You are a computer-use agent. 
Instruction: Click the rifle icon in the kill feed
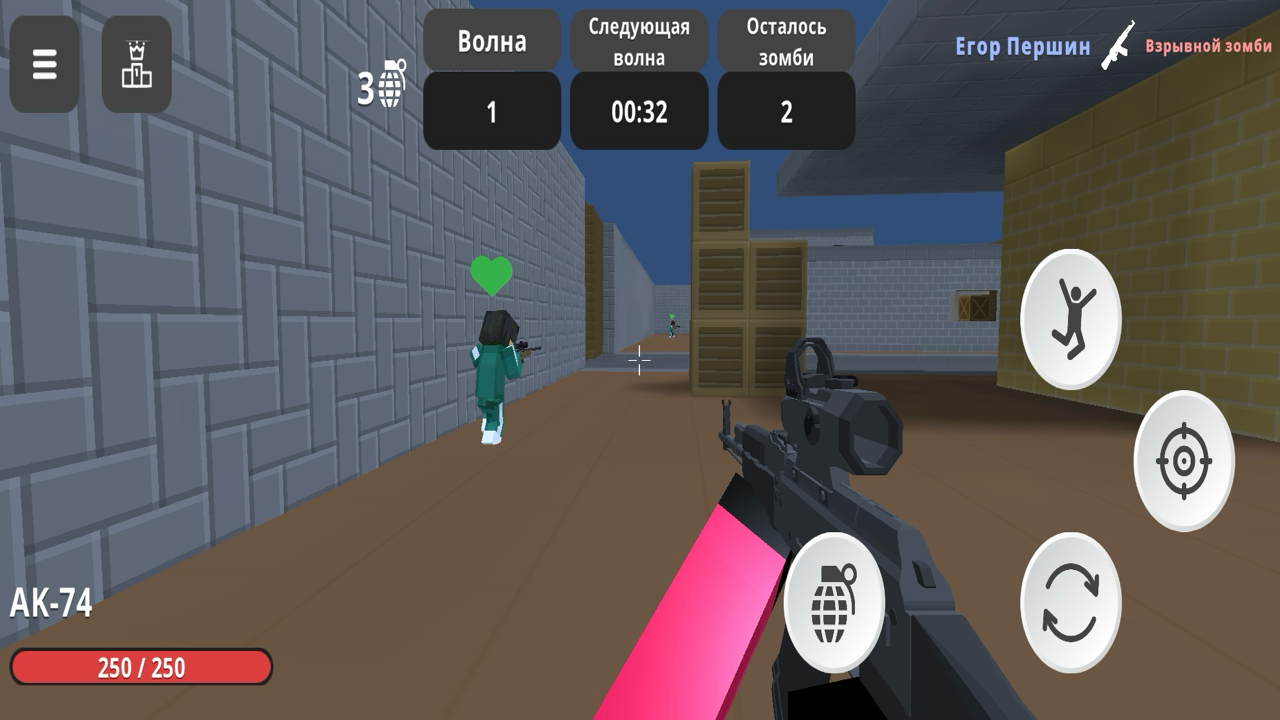tap(1119, 47)
